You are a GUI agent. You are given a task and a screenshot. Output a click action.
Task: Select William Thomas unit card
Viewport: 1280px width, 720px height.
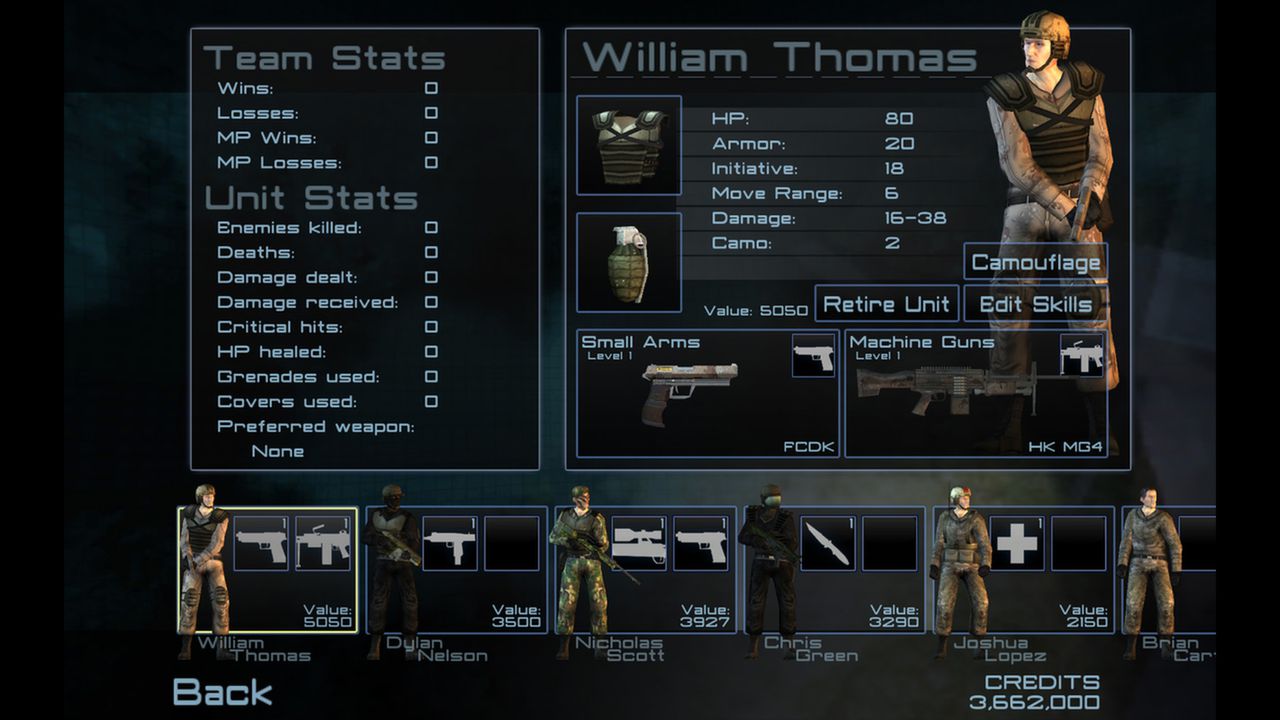(268, 569)
